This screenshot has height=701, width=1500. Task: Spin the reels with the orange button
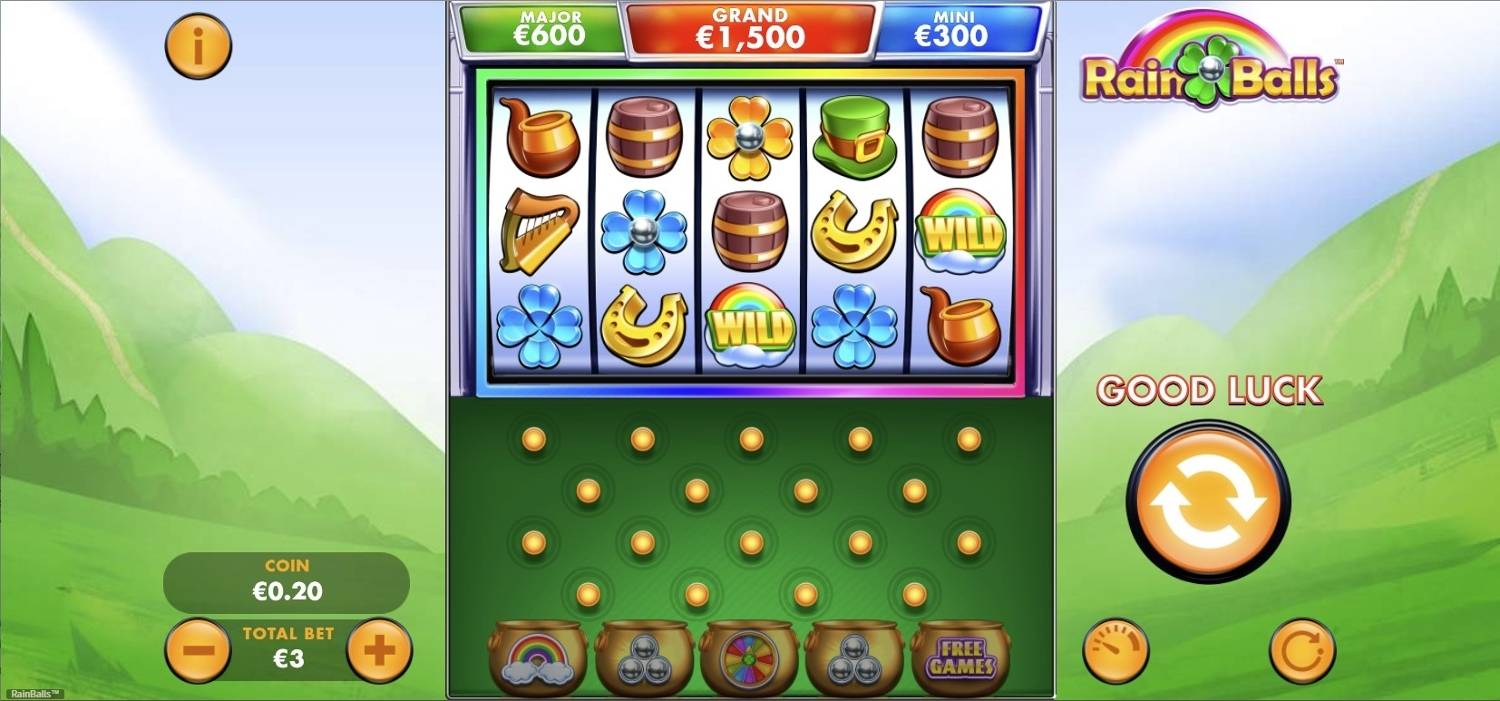1208,502
